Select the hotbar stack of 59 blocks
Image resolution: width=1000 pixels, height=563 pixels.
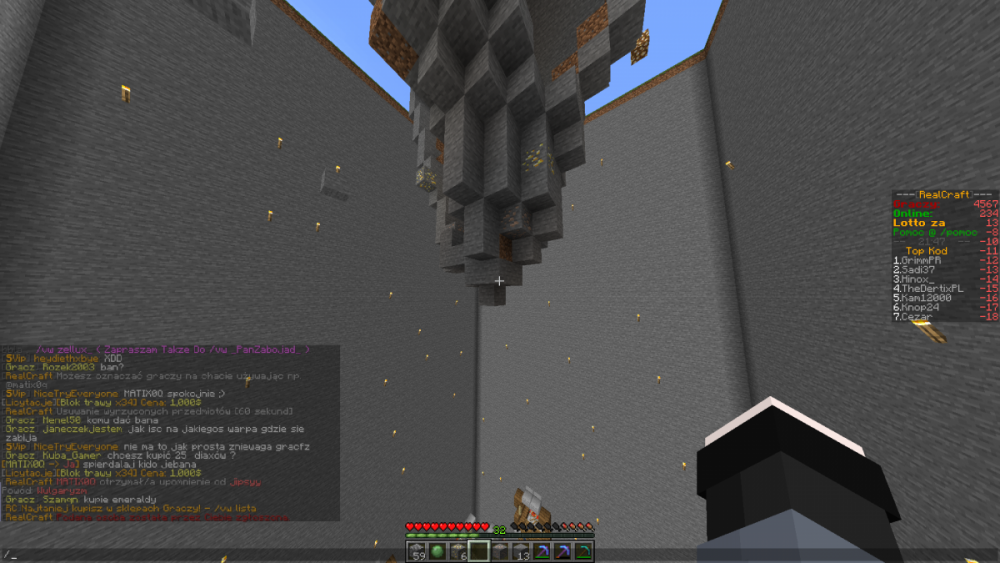coord(418,550)
